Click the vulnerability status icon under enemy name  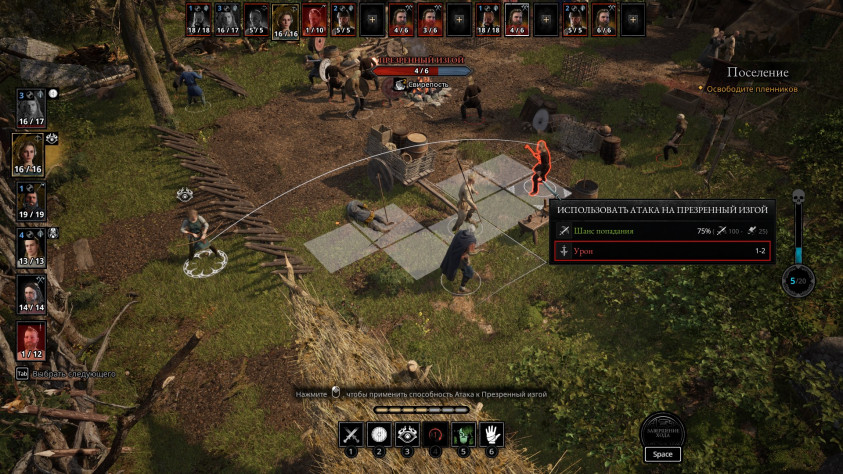[x=399, y=85]
